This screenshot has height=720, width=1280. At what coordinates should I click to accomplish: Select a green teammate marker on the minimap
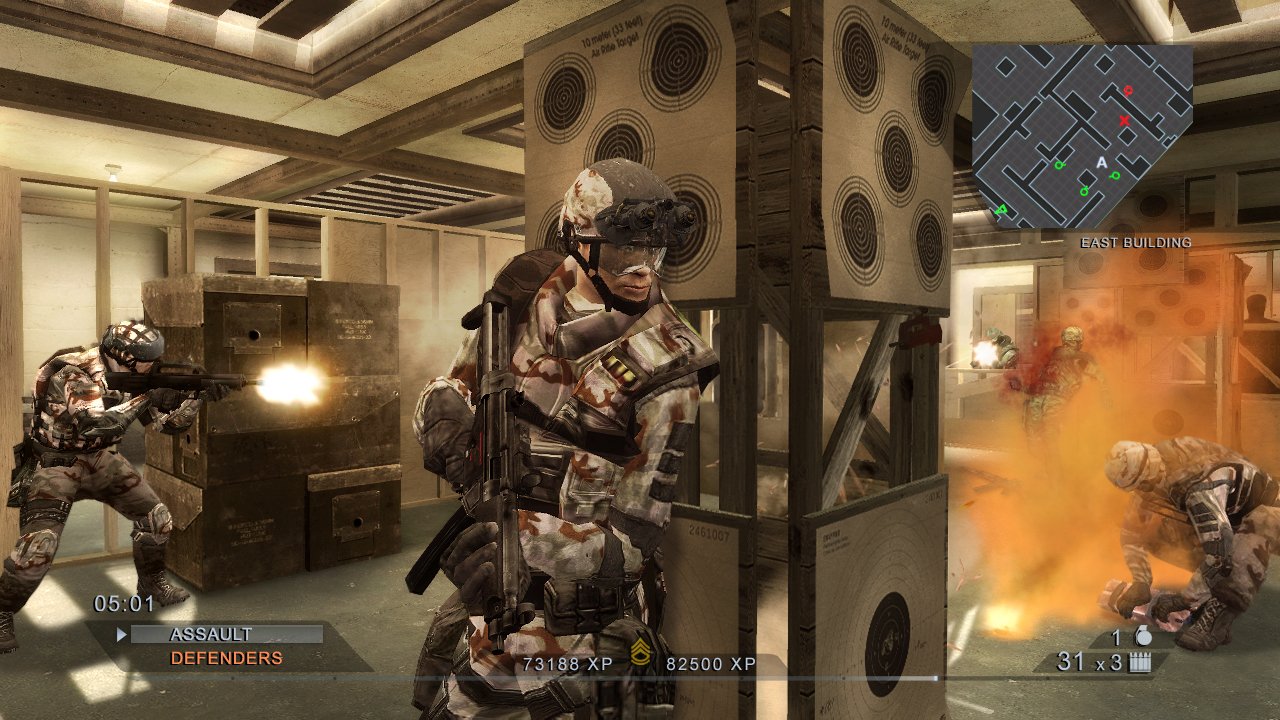[x=1059, y=165]
